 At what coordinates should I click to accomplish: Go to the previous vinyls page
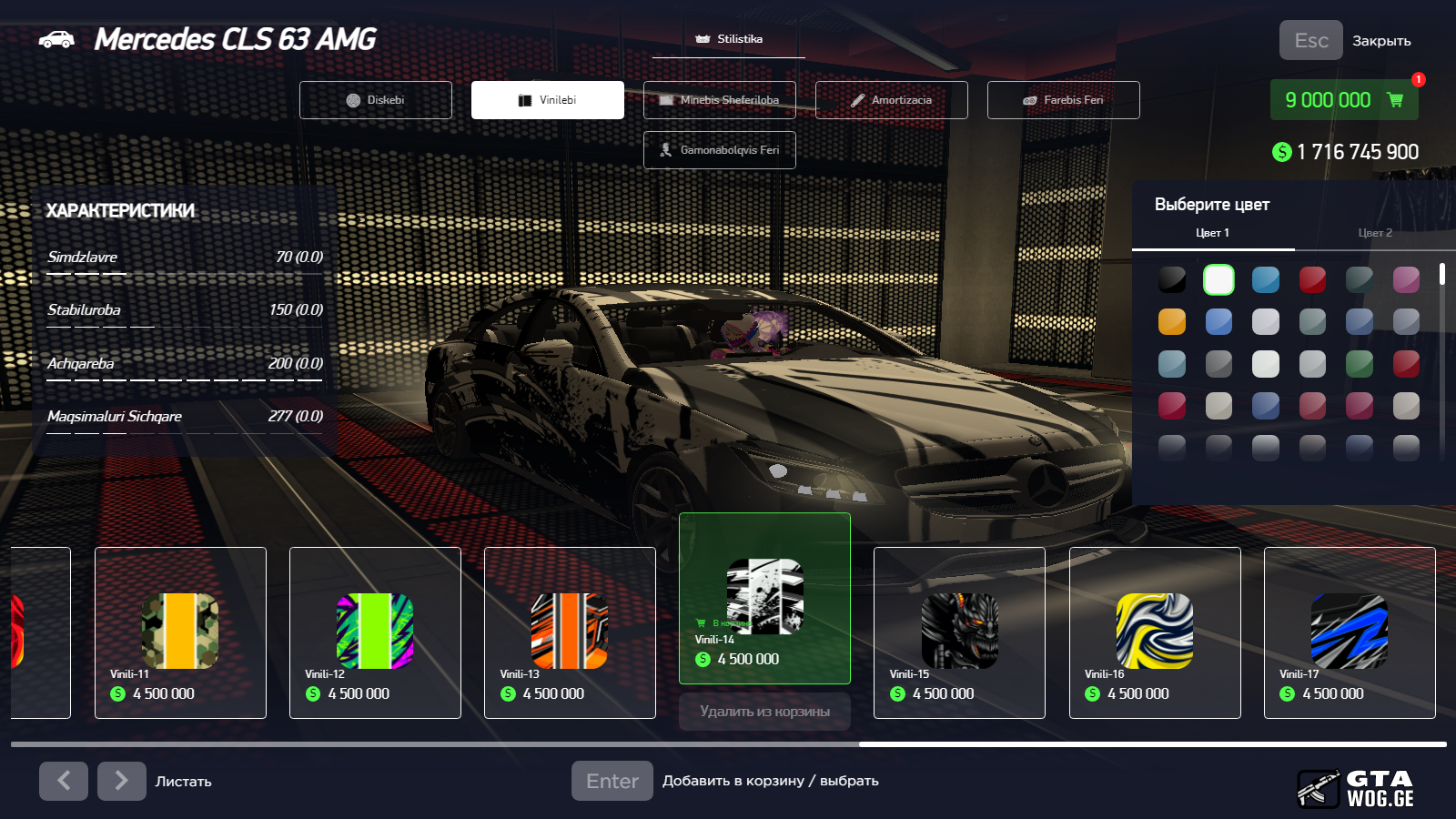tap(64, 781)
